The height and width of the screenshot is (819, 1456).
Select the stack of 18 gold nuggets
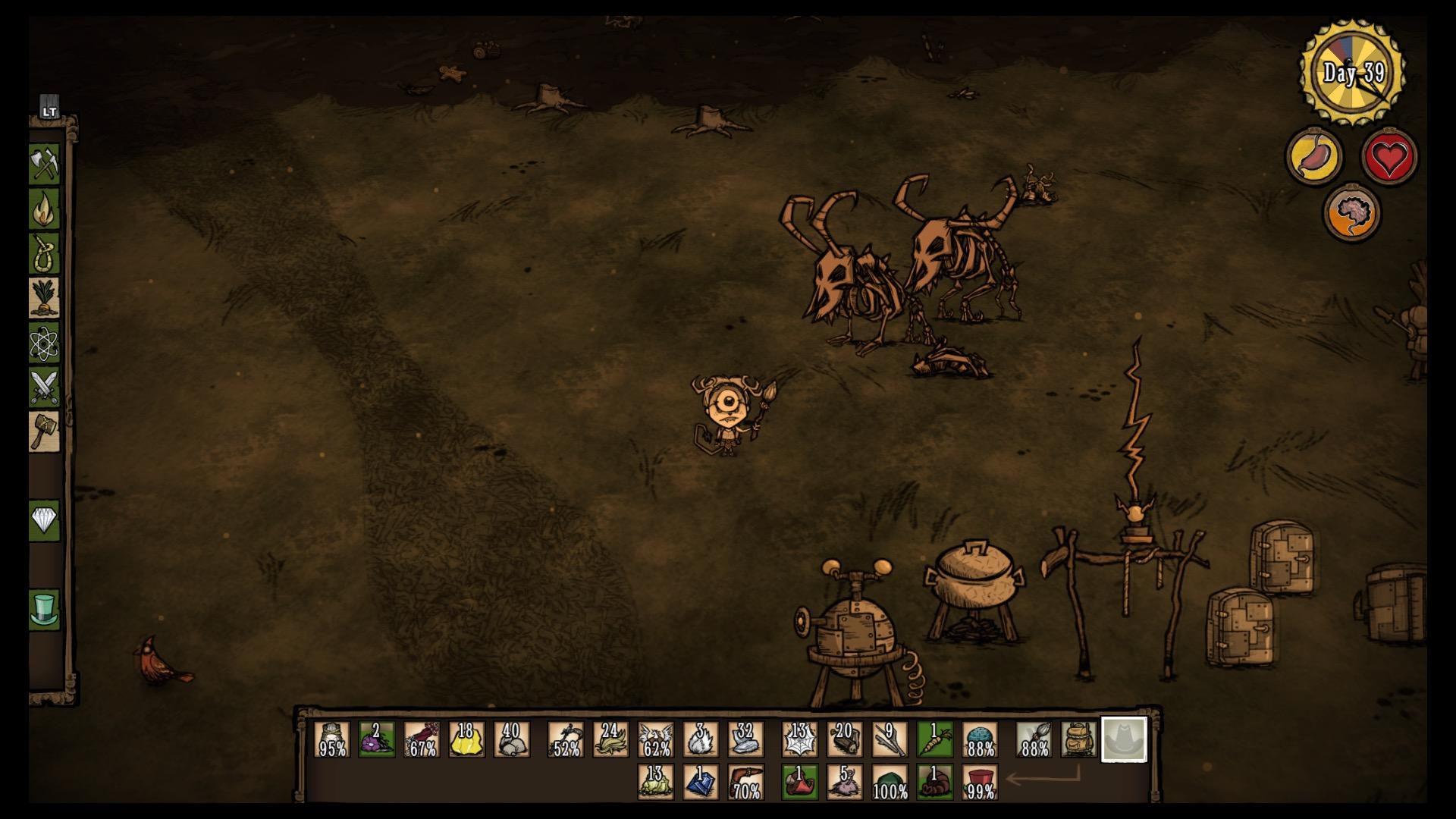click(x=466, y=739)
